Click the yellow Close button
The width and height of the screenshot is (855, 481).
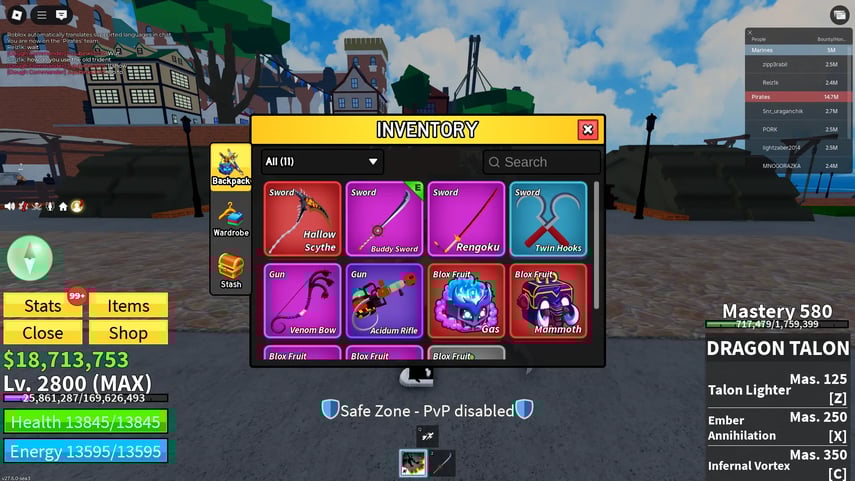(x=43, y=333)
